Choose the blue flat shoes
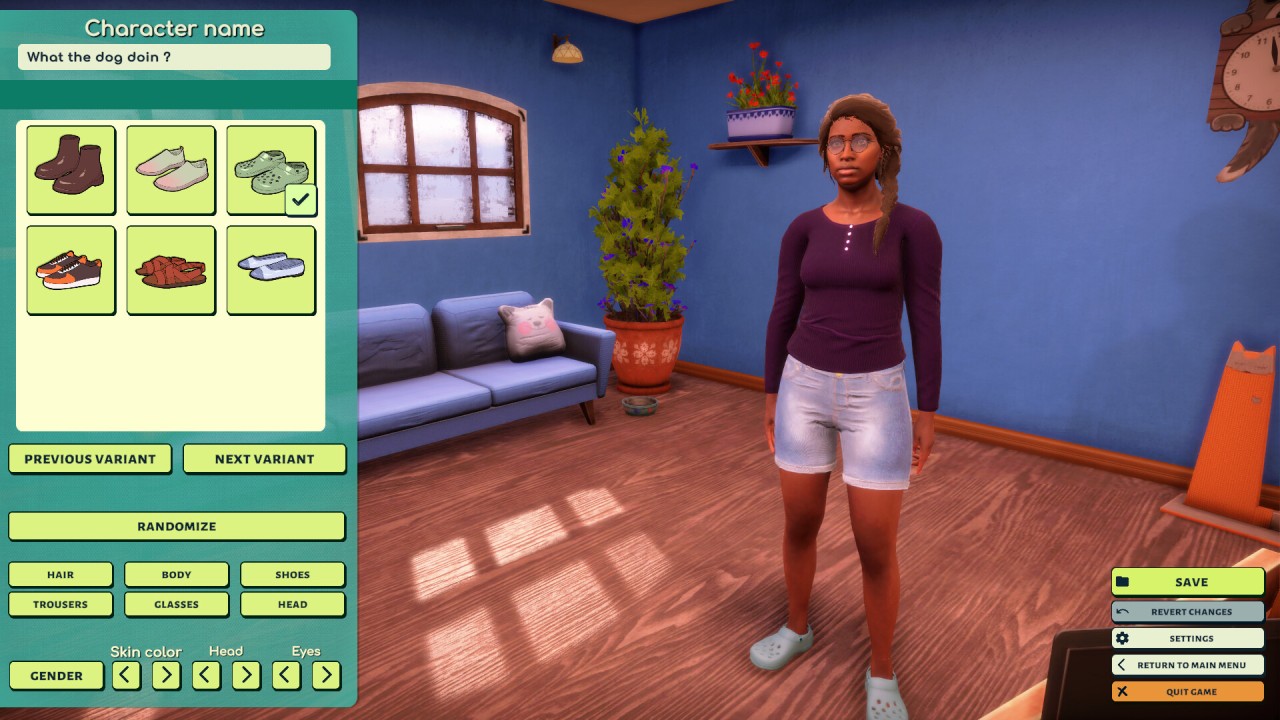The width and height of the screenshot is (1280, 720). click(x=271, y=270)
